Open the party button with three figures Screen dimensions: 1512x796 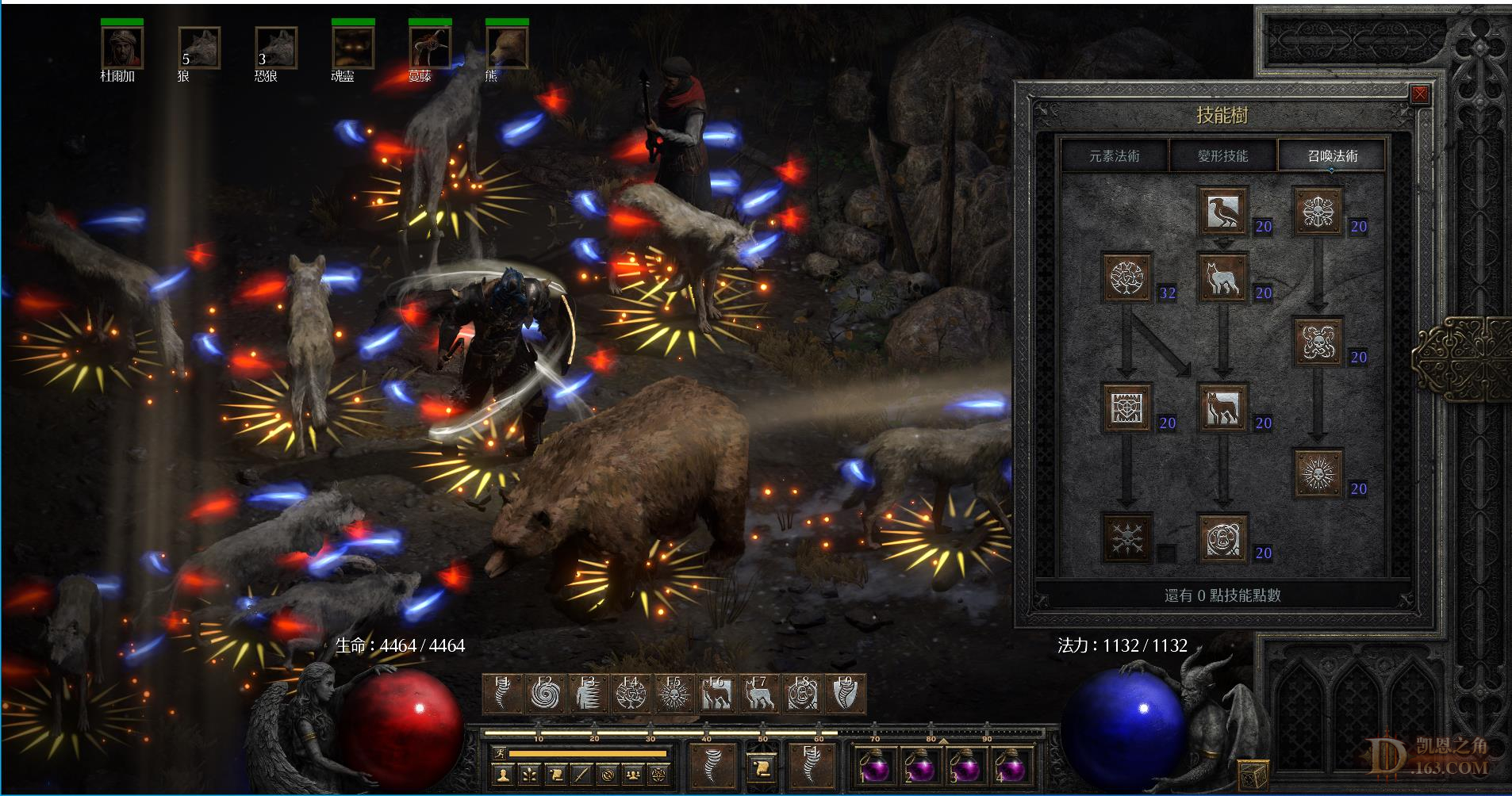[632, 774]
